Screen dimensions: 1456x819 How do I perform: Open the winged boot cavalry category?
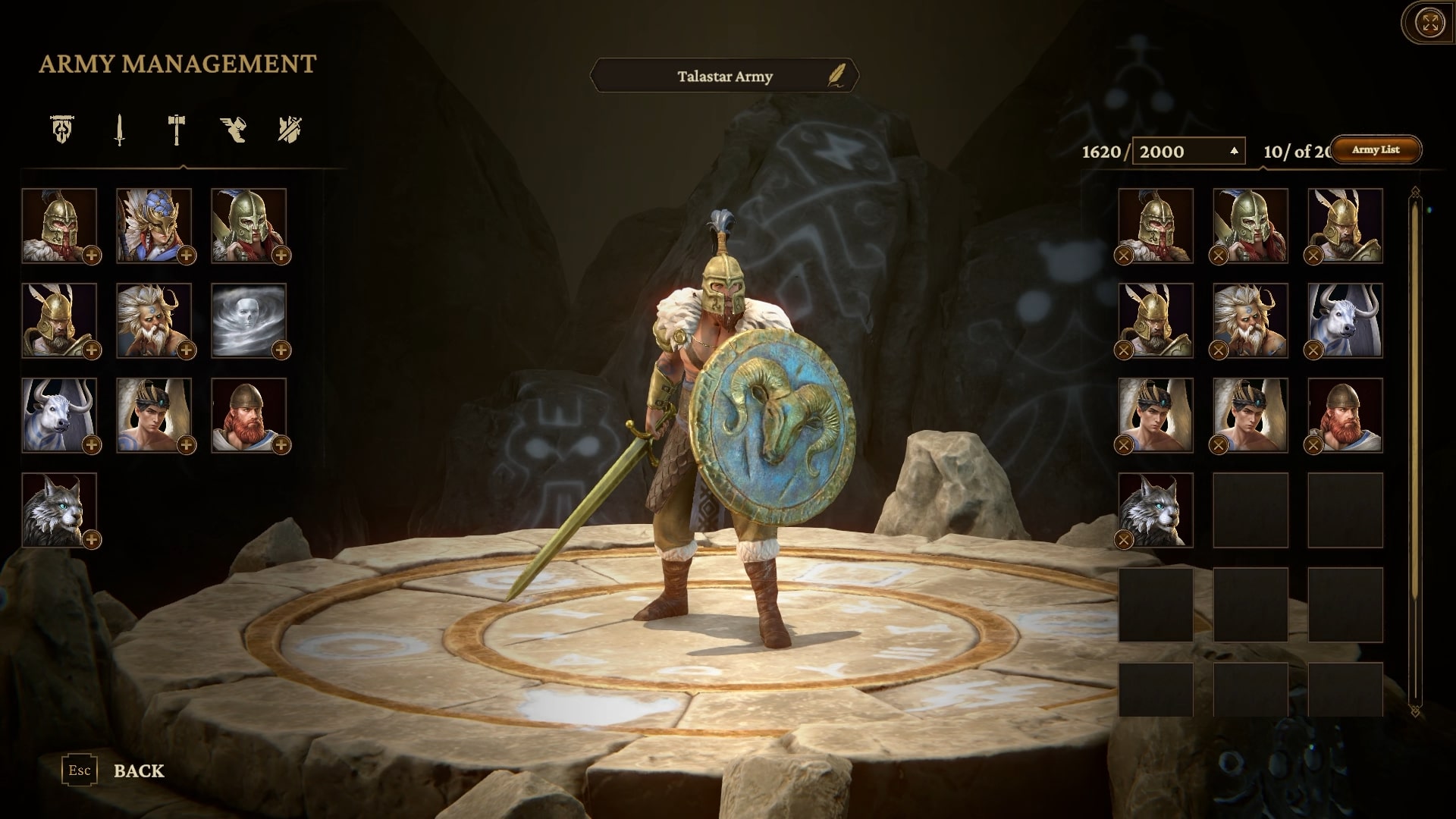(x=232, y=130)
